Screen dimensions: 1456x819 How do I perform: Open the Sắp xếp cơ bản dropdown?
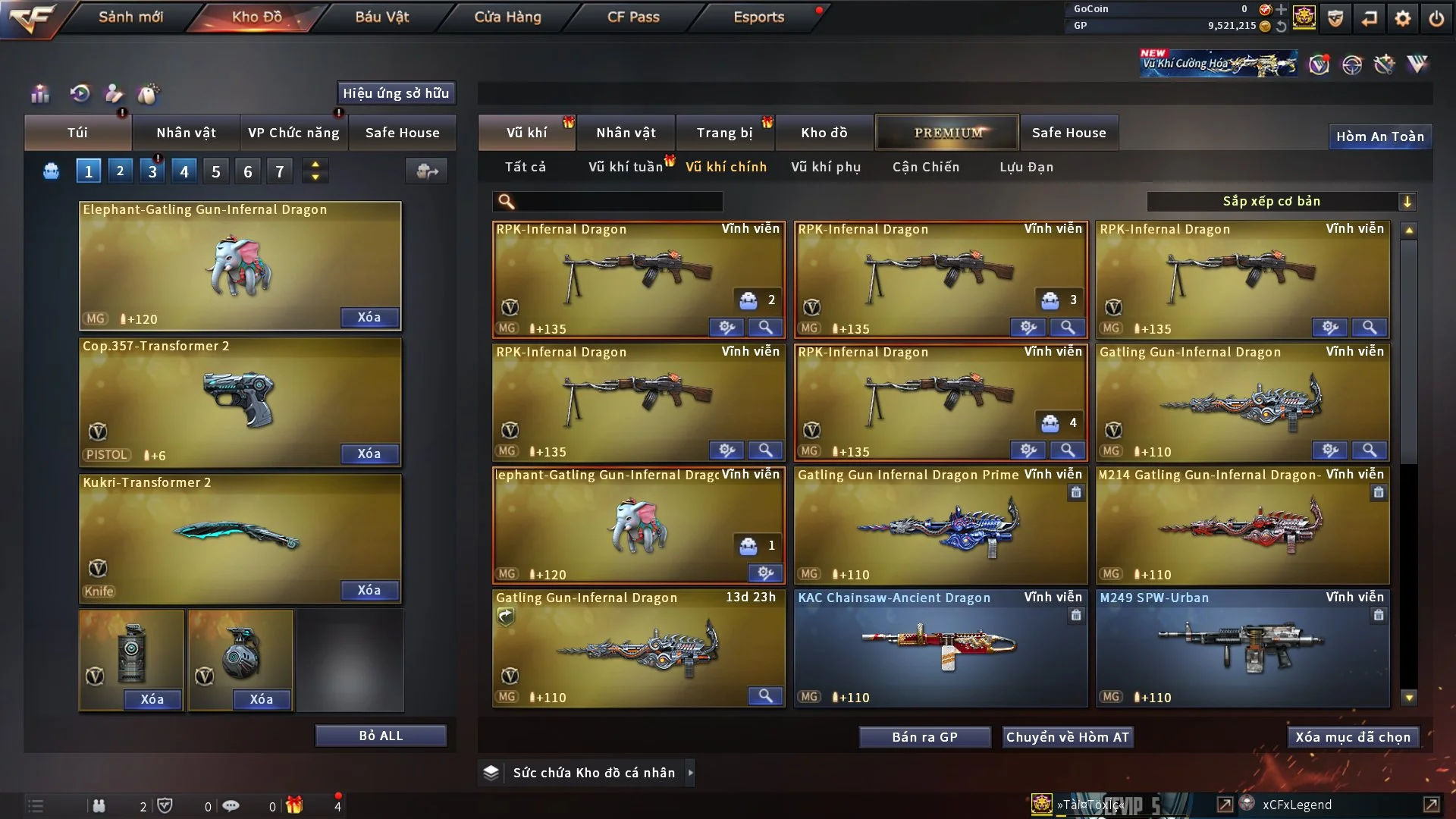pos(1281,202)
